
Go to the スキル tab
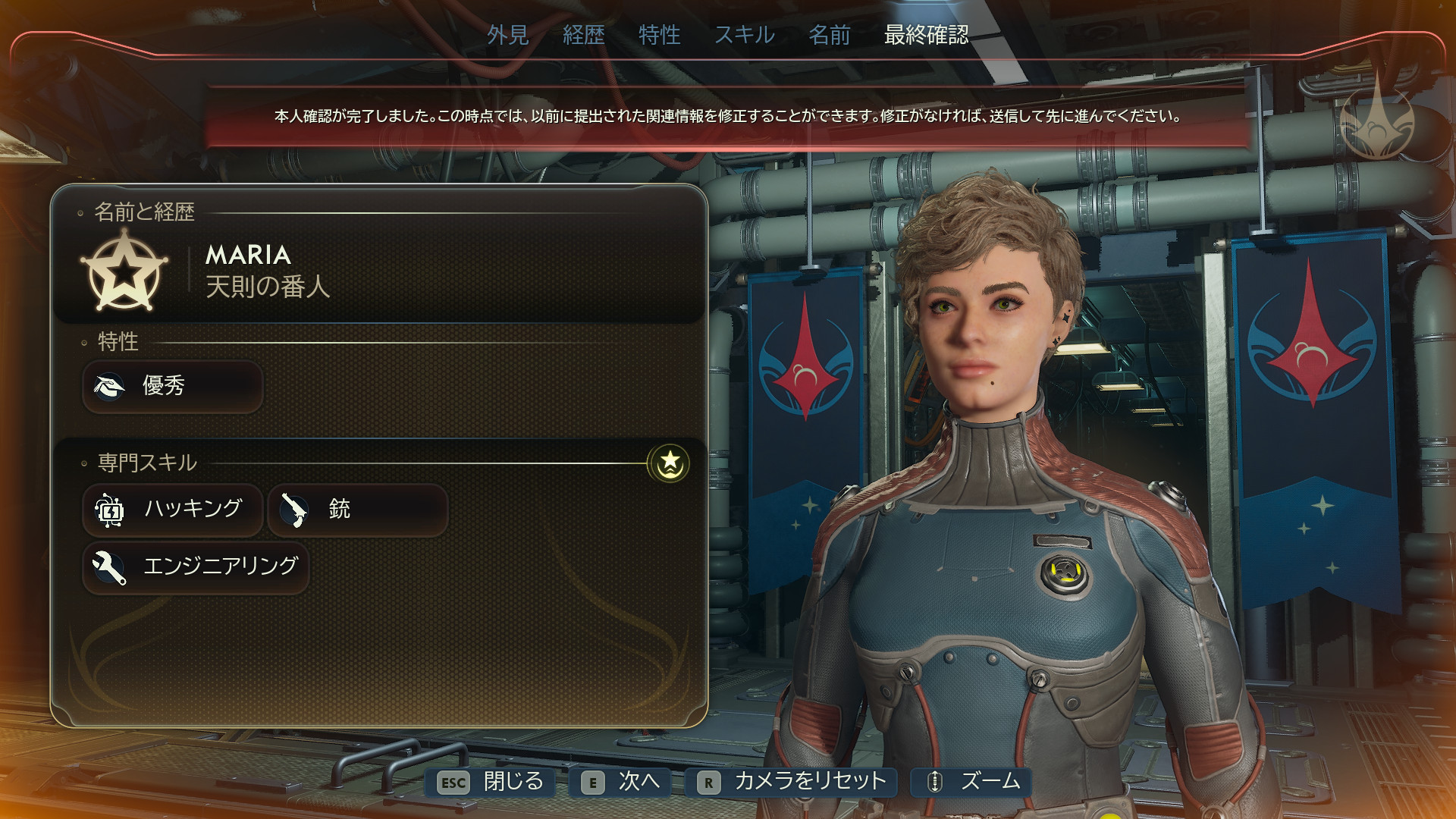[744, 35]
